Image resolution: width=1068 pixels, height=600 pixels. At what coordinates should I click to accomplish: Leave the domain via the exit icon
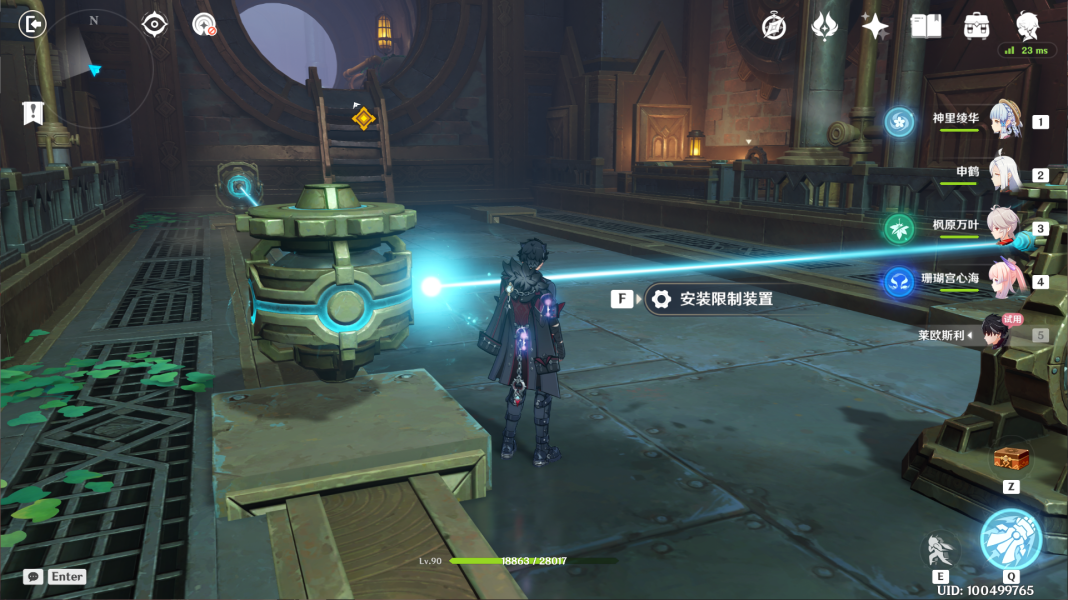(x=33, y=24)
